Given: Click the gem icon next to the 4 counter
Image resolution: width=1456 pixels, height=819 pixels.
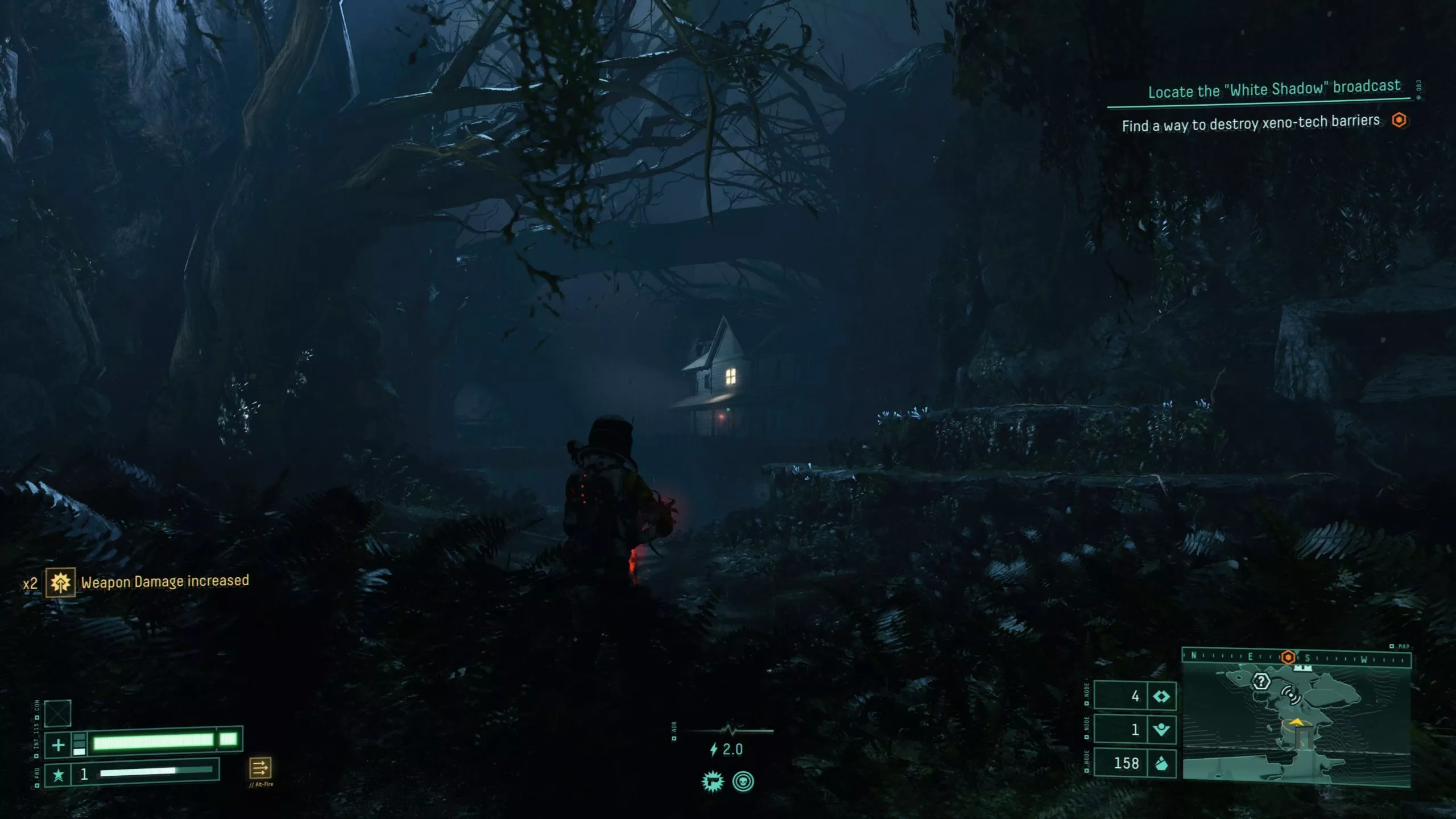Looking at the screenshot, I should click(1161, 697).
